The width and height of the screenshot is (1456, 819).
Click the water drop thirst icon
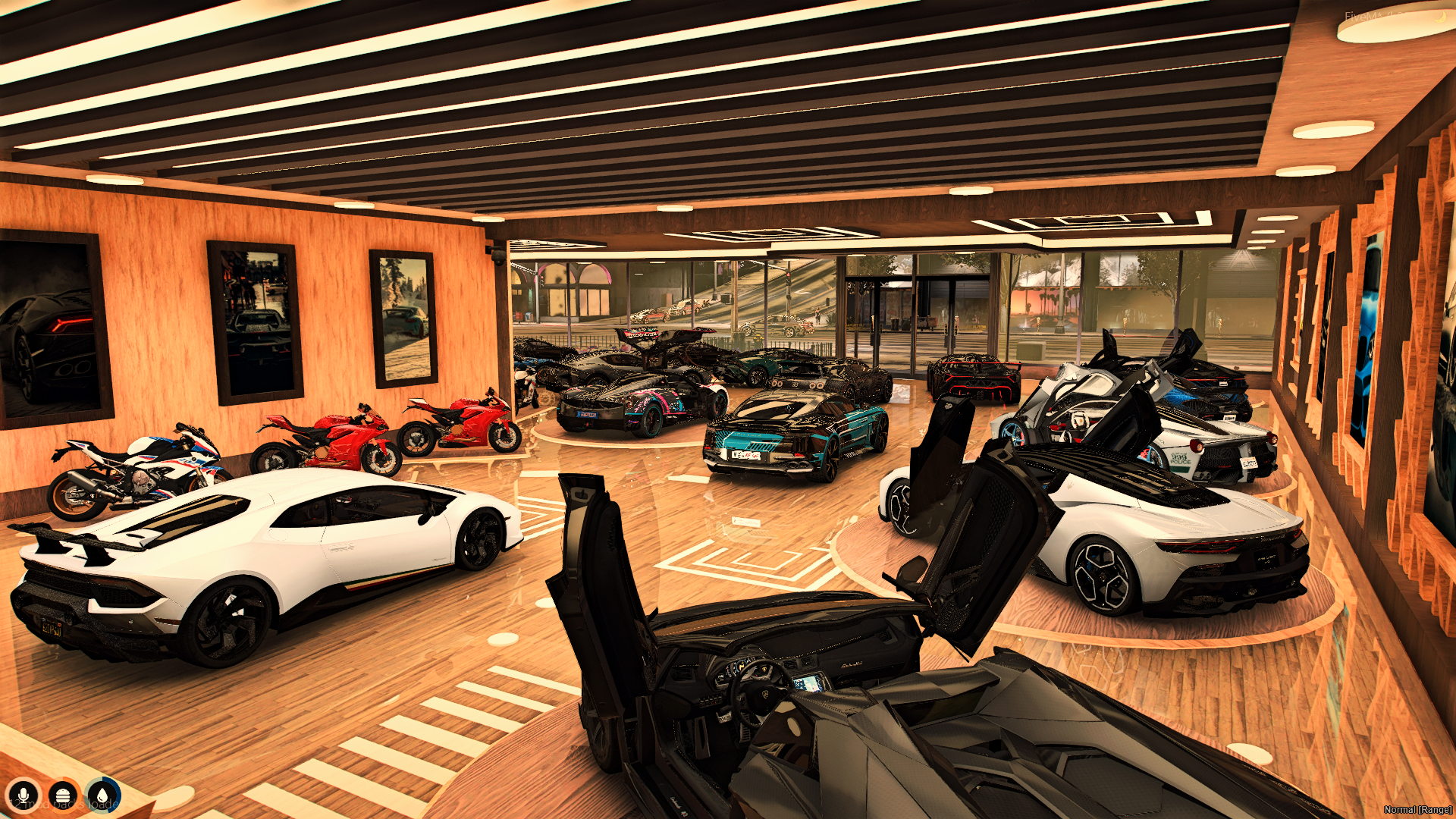[102, 795]
